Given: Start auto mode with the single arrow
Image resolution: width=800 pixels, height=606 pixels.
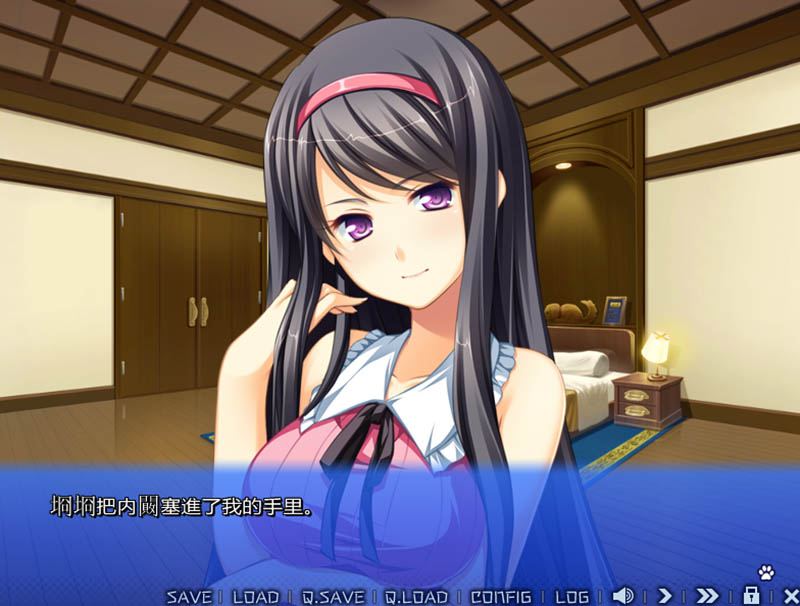Looking at the screenshot, I should coord(665,596).
